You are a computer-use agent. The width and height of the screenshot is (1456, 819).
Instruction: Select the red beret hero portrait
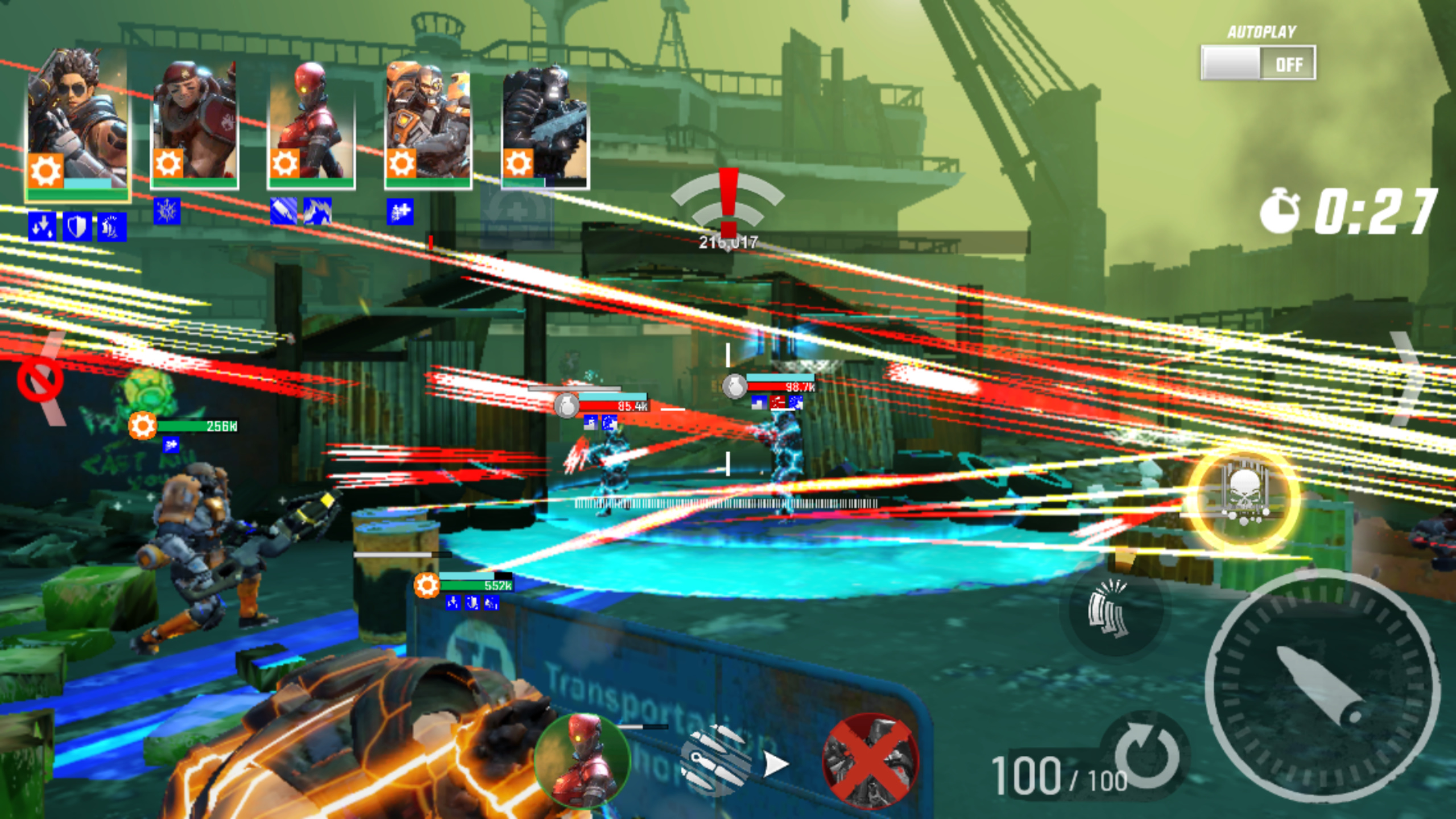(x=195, y=125)
